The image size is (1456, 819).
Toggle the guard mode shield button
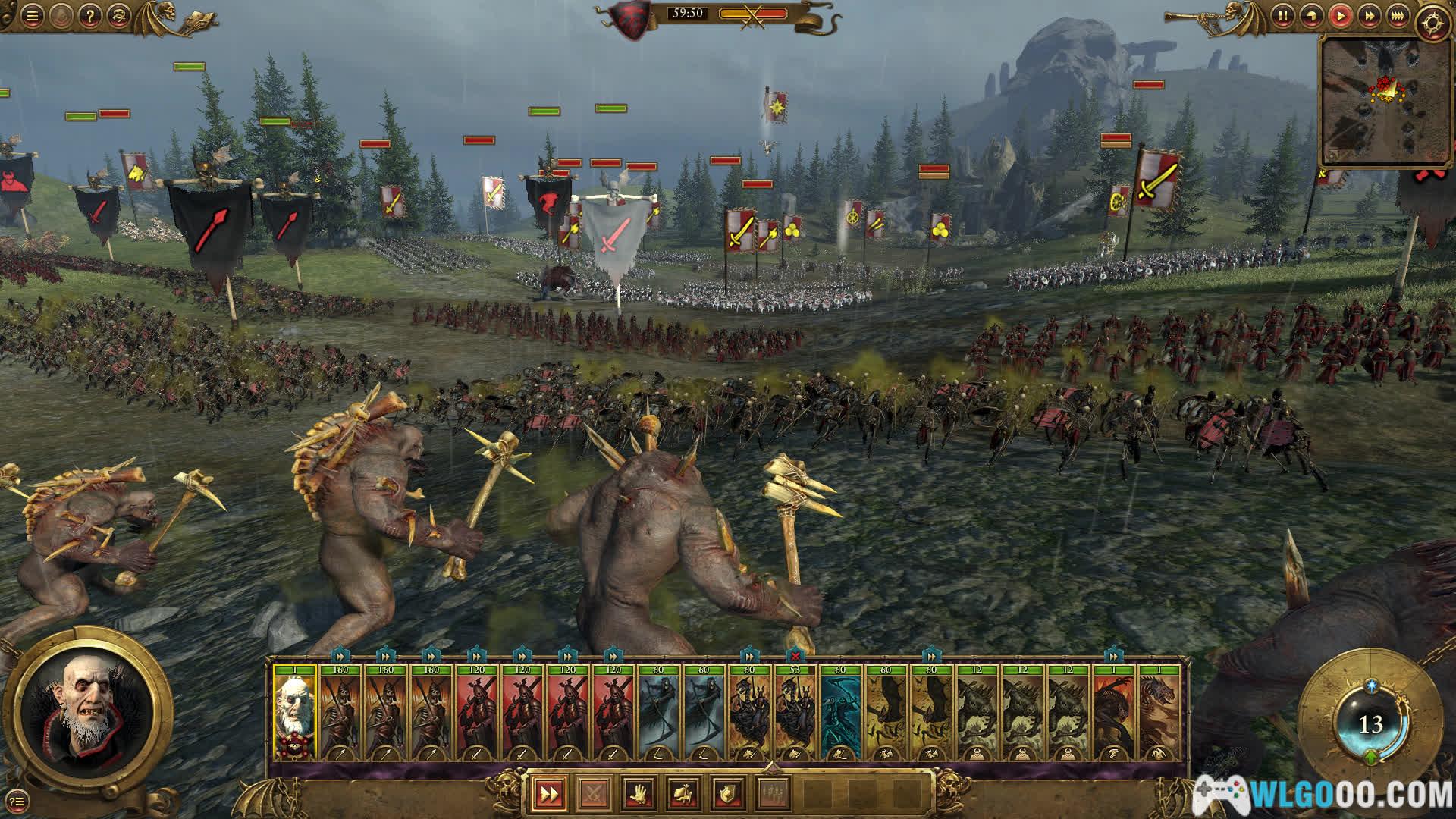tap(727, 794)
